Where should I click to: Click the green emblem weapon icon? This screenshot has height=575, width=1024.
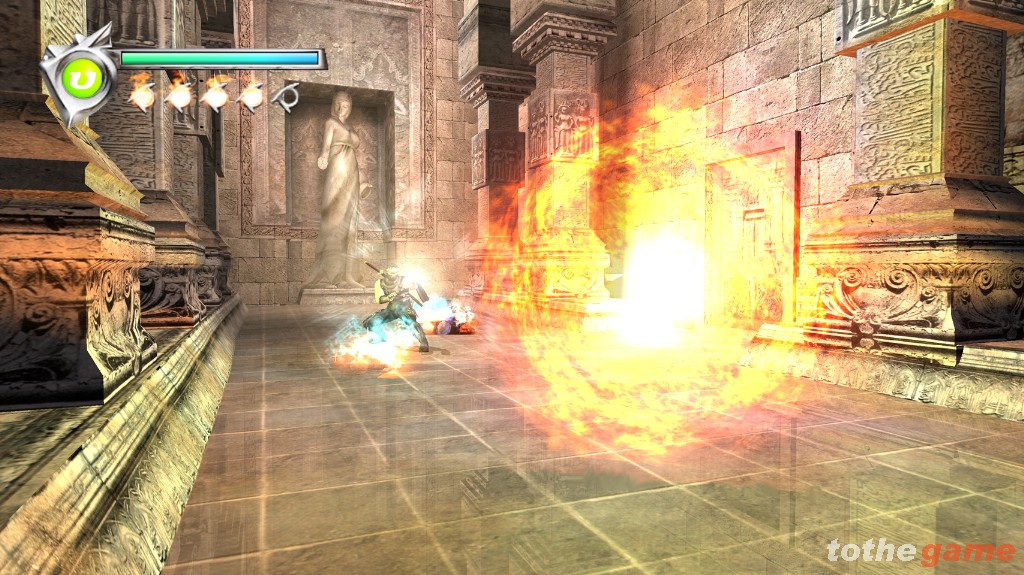[x=76, y=76]
